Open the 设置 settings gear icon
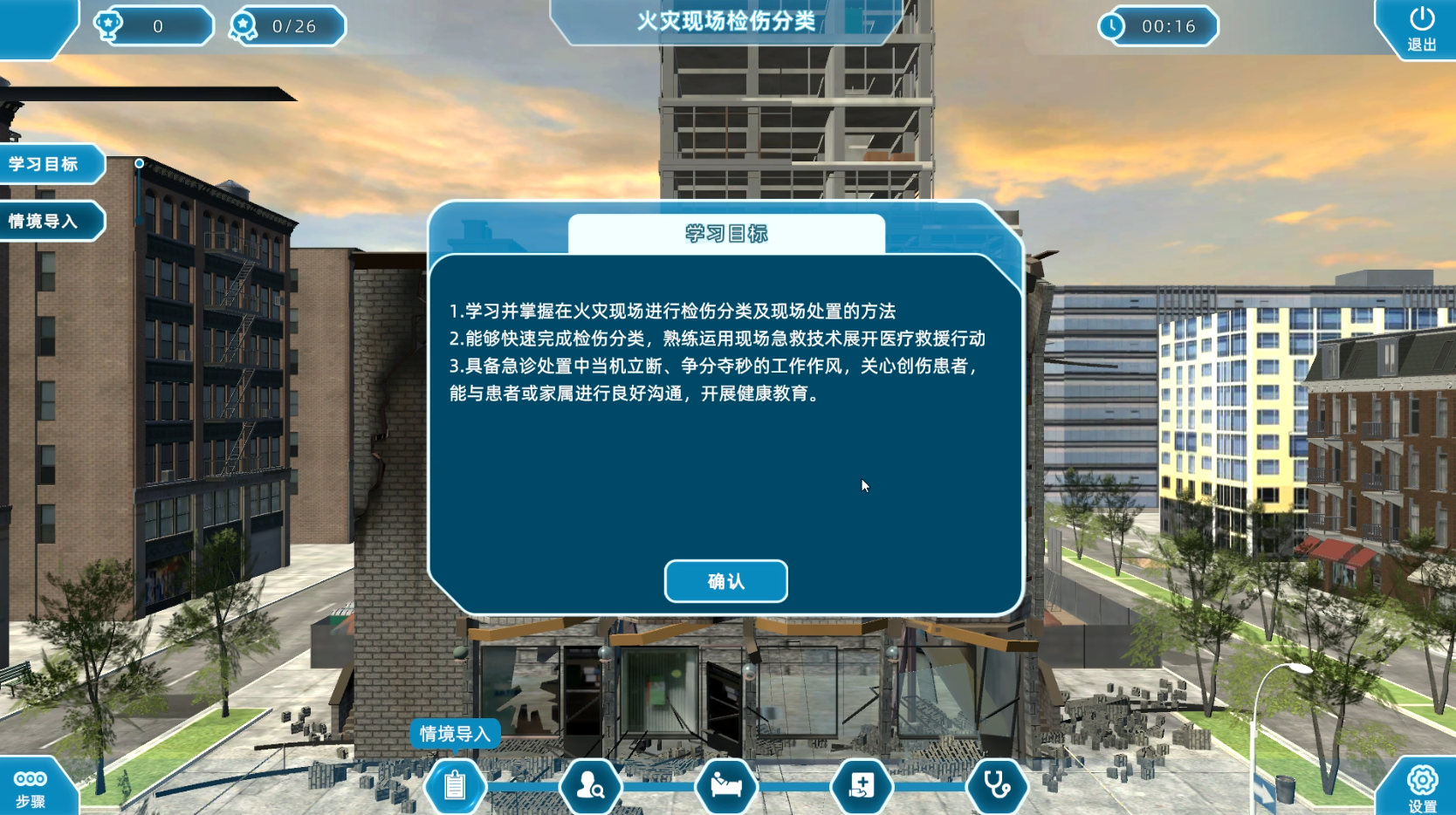This screenshot has width=1456, height=815. [x=1423, y=779]
